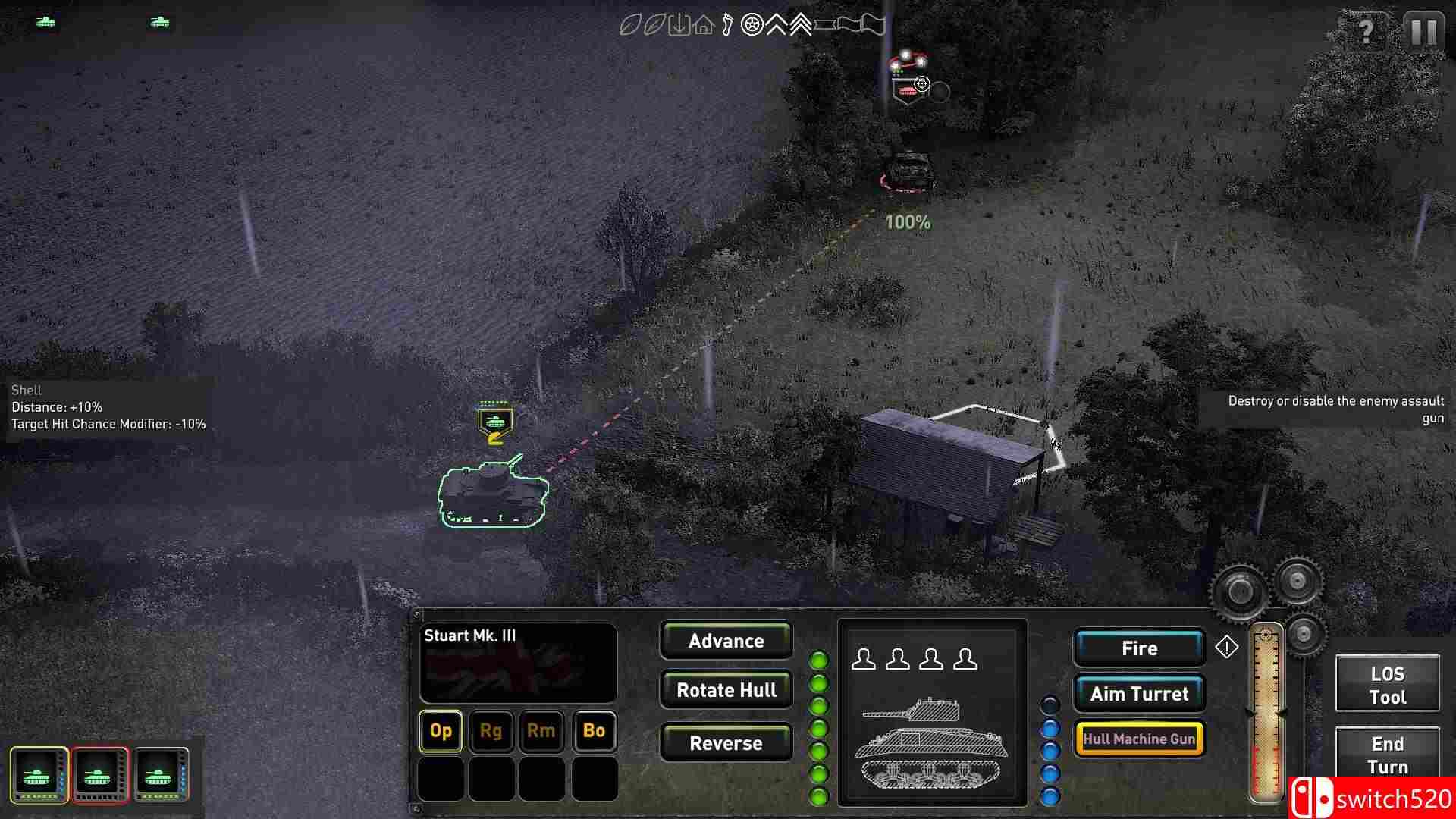Switch to the Bo ammo tab
Screen dimensions: 1456x819
[x=594, y=731]
